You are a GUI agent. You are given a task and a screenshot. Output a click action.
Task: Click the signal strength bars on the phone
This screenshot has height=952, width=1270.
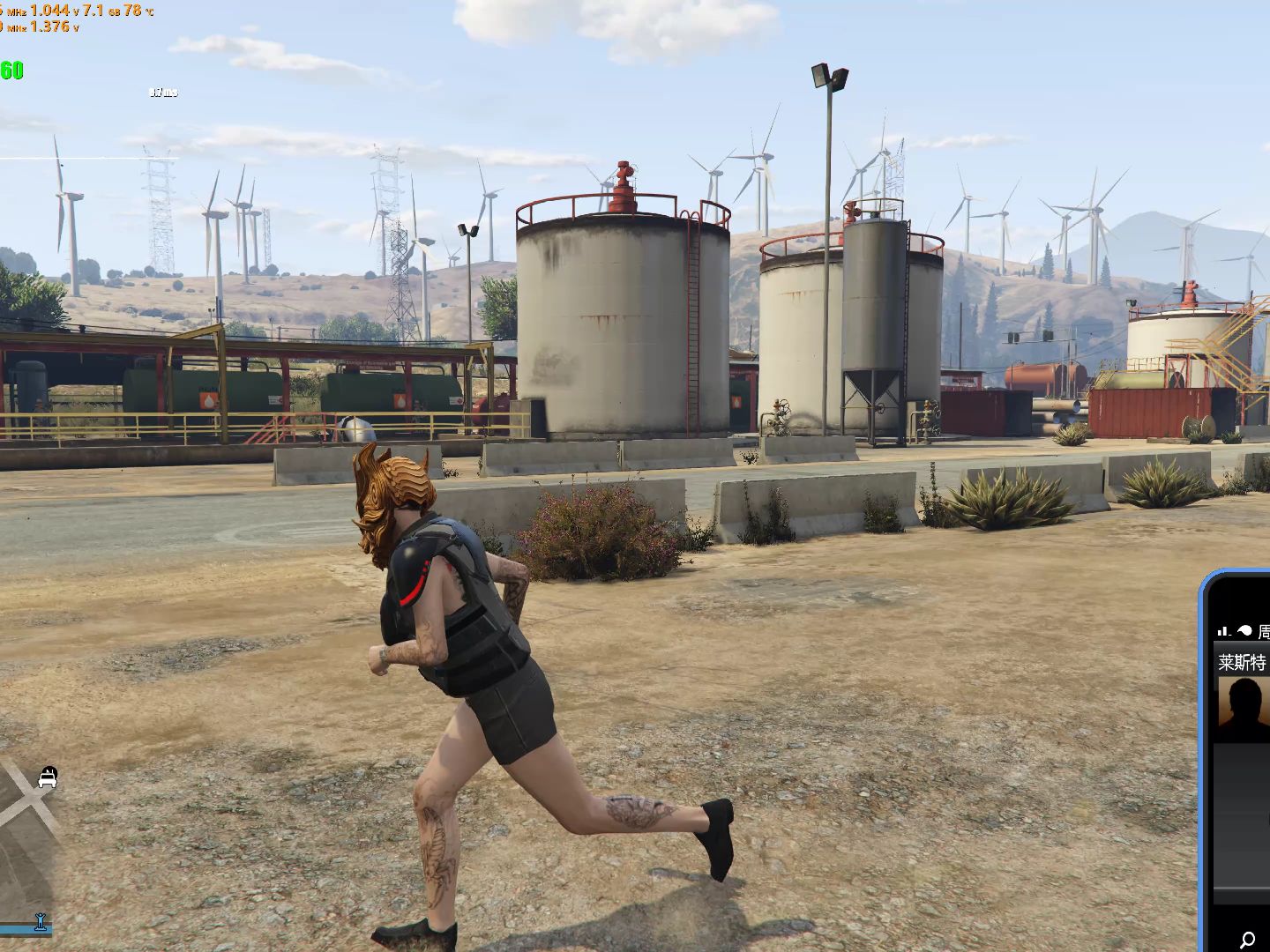pos(1224,629)
